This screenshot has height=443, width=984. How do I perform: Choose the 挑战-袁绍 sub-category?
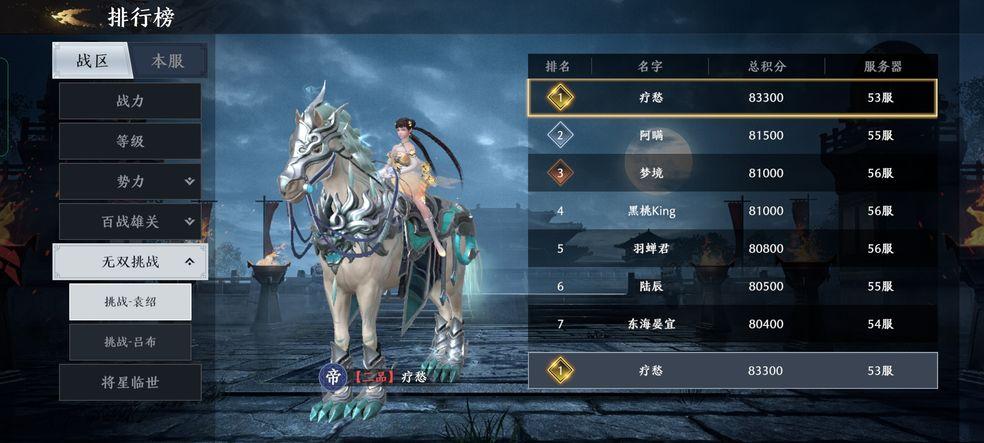coord(130,302)
